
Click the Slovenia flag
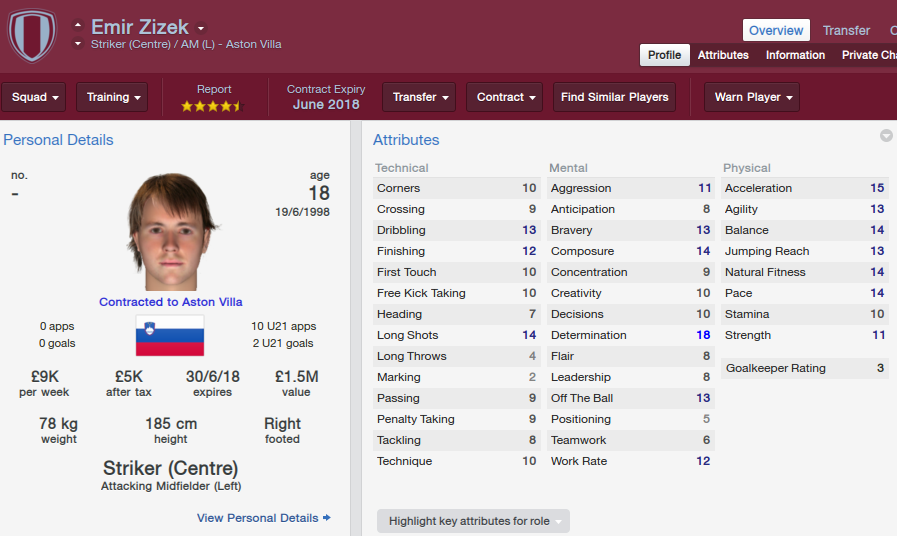[170, 335]
